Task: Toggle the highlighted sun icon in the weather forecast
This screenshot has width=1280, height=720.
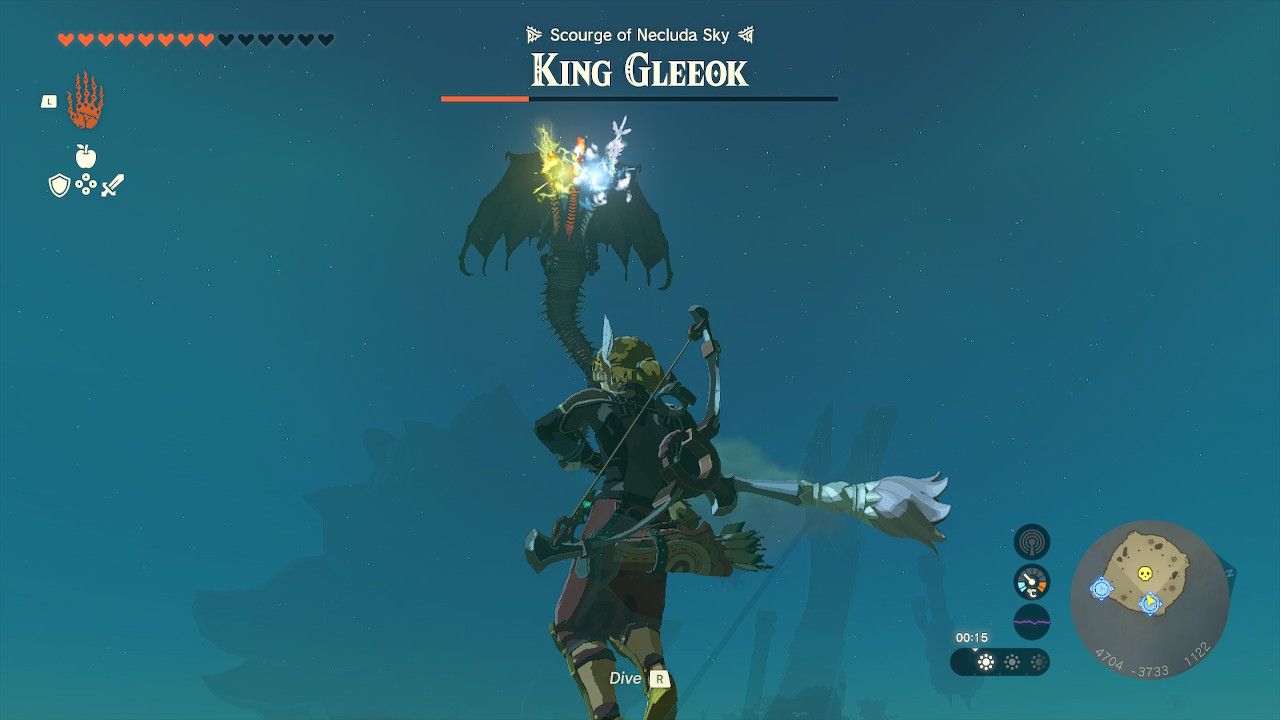Action: (984, 661)
